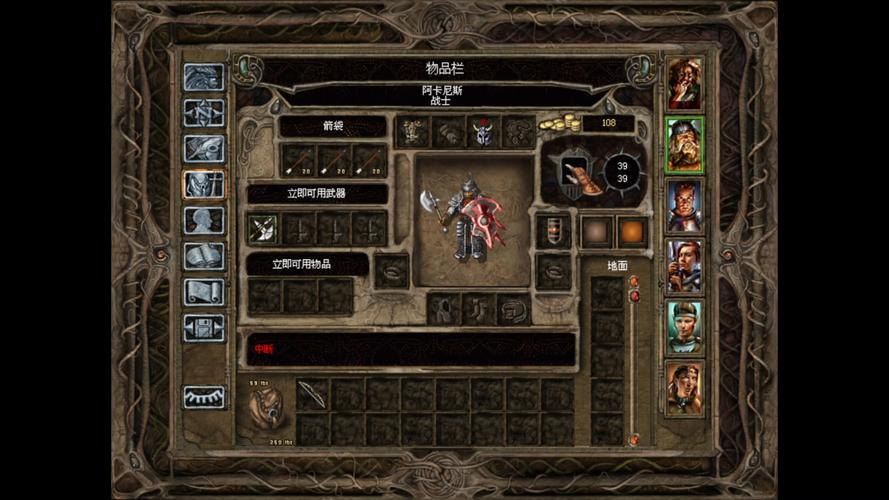Select the equipped shield slot
Image resolution: width=889 pixels, height=500 pixels.
[552, 230]
